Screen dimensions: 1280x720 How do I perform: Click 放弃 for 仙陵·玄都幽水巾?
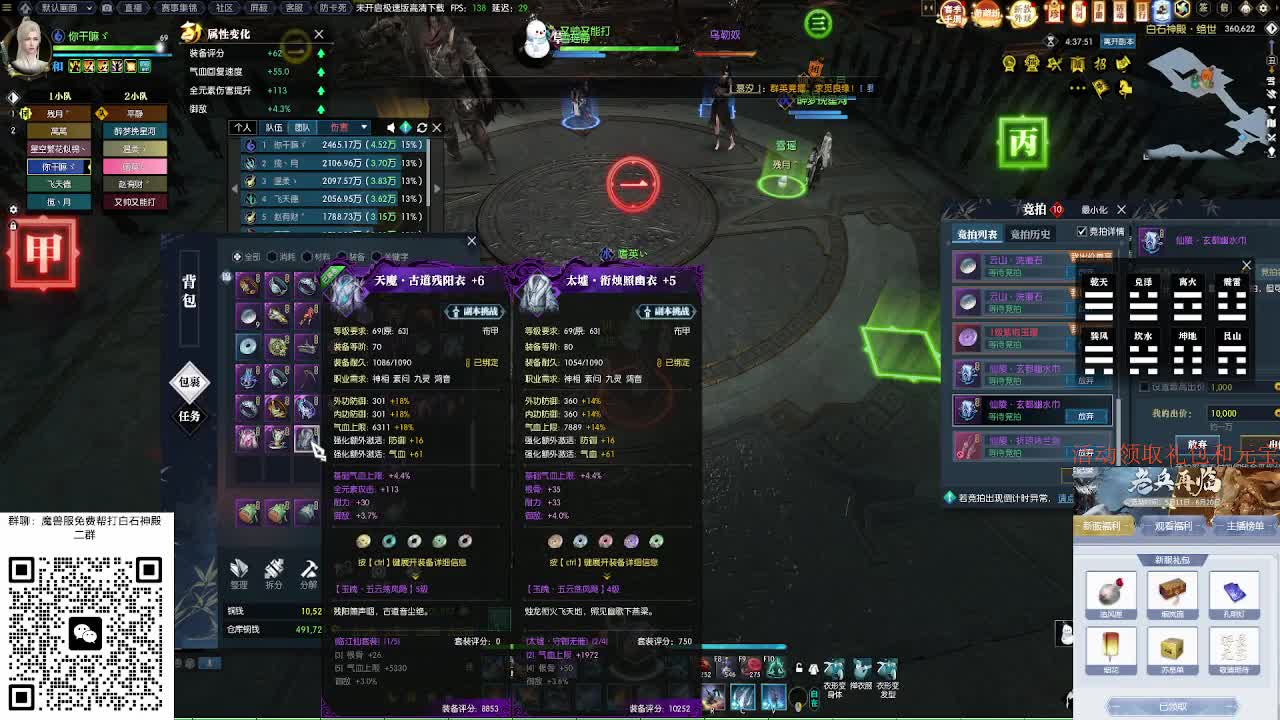[1086, 416]
